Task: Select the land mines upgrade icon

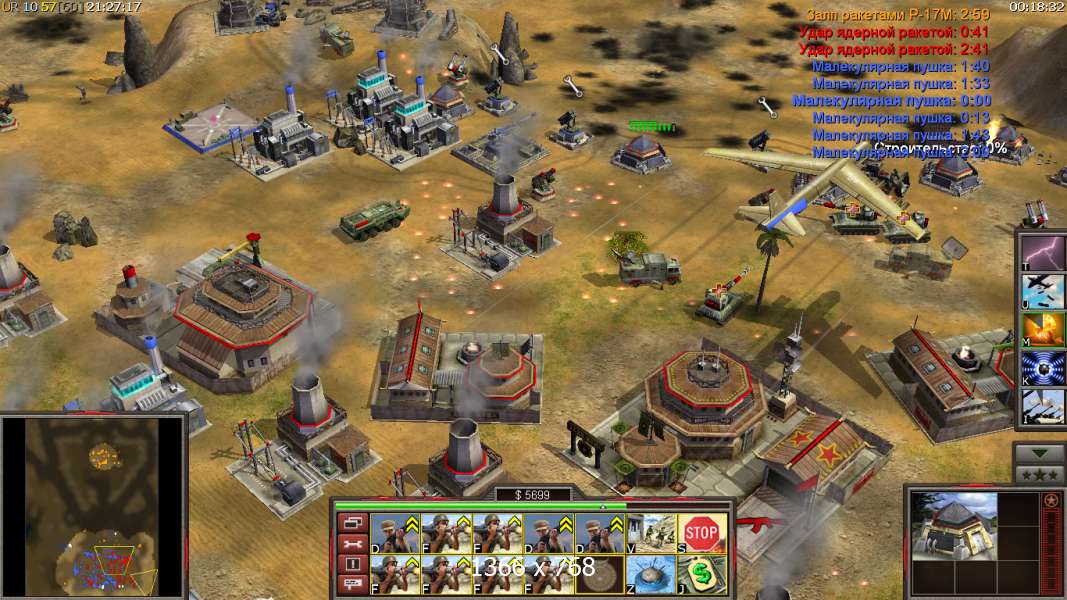Action: (652, 575)
